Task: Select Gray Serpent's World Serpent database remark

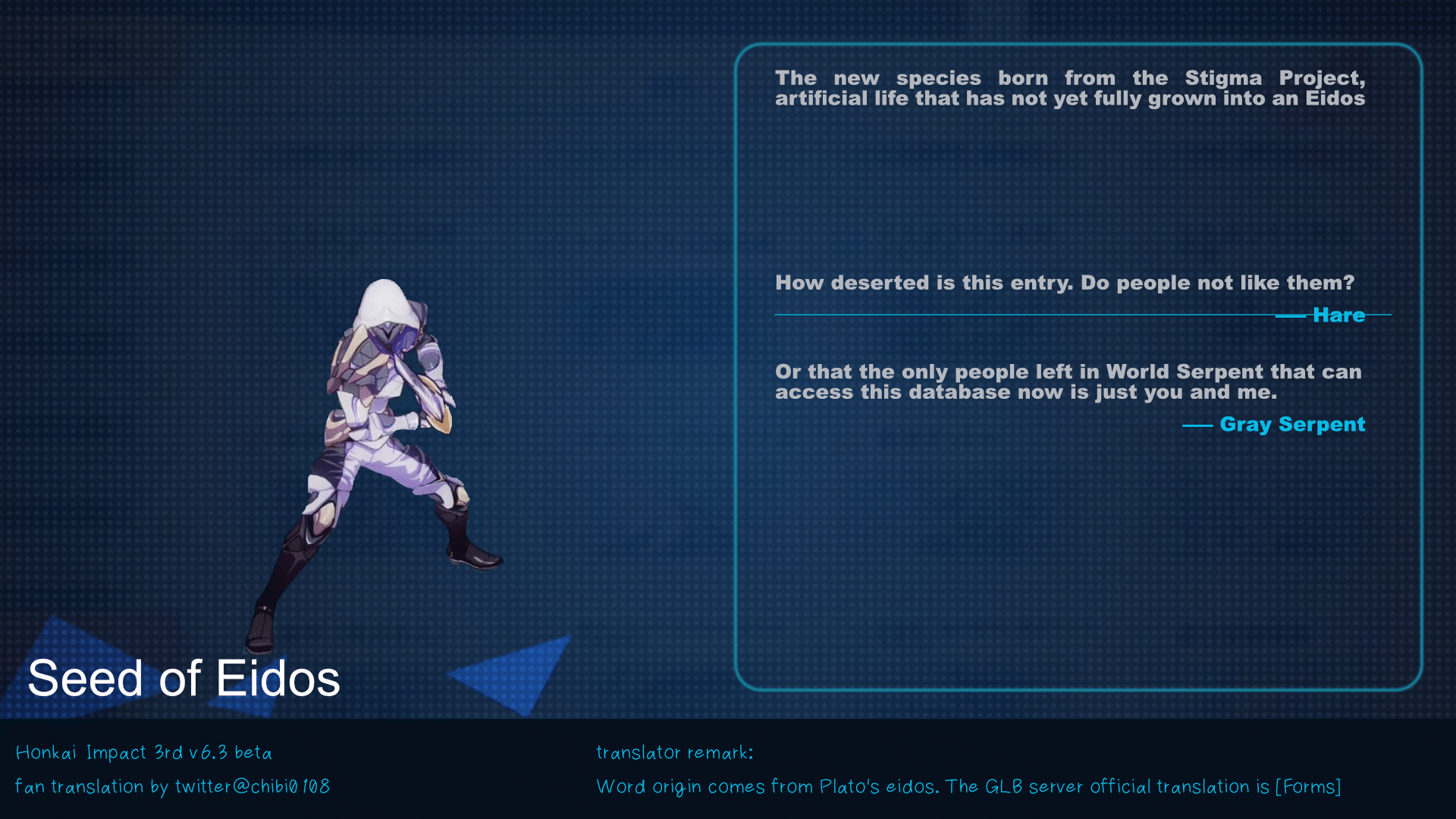Action: click(1068, 381)
